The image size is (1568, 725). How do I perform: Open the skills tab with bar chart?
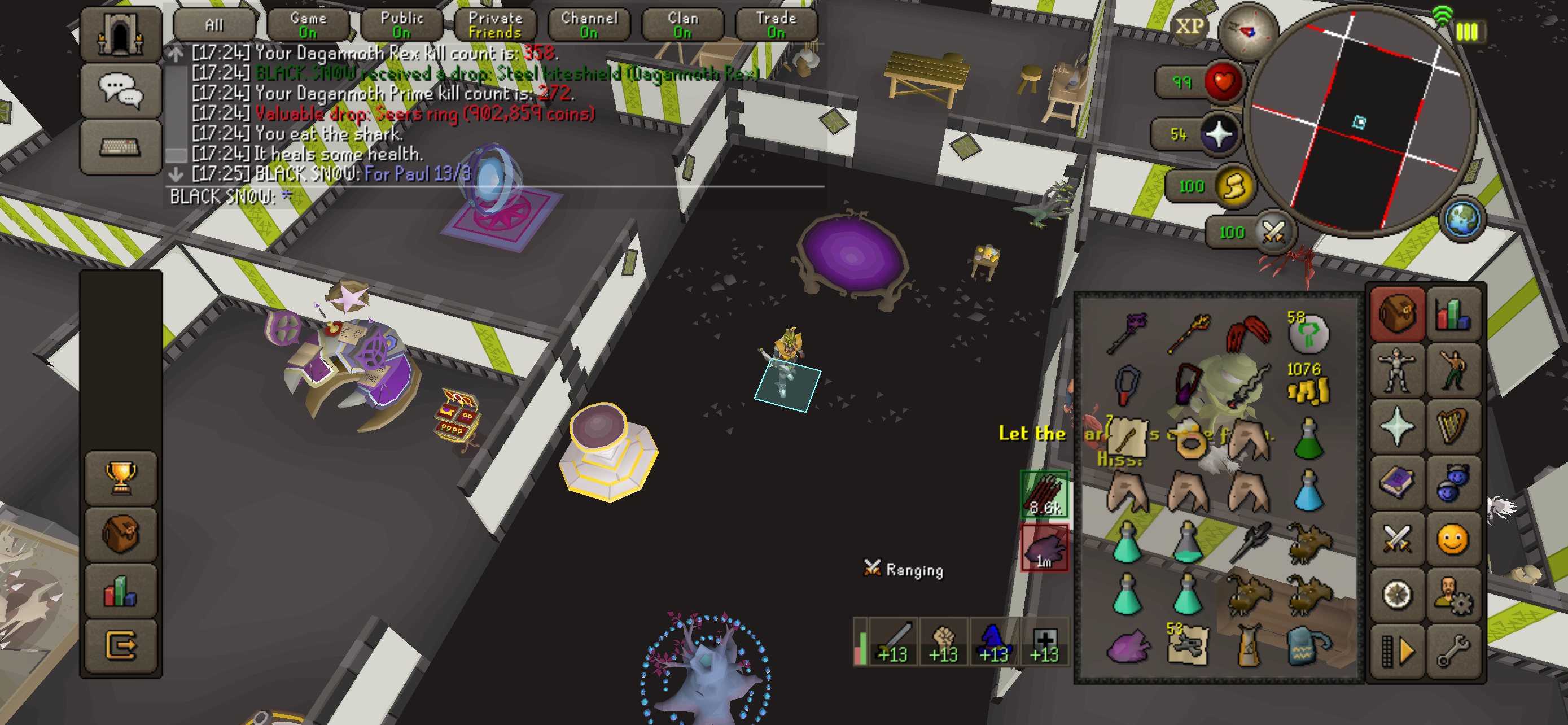point(1453,315)
